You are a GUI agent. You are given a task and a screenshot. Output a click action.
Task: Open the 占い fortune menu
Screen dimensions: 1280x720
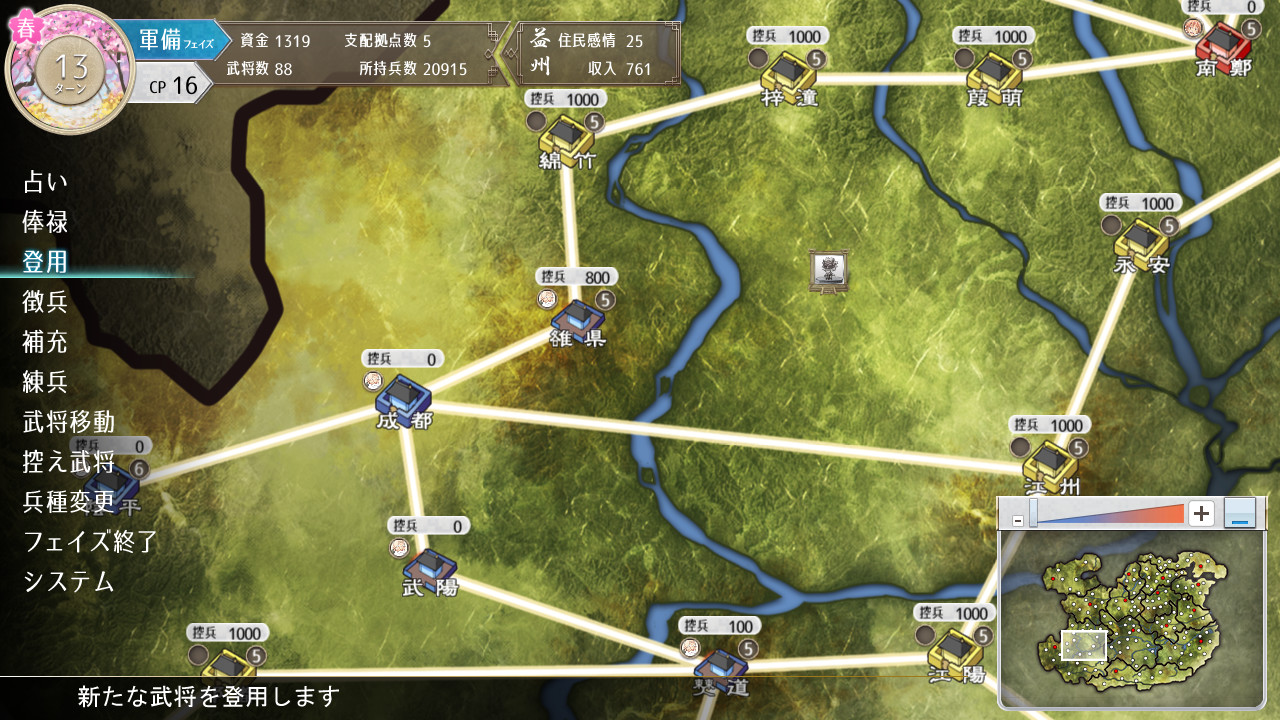tap(46, 182)
